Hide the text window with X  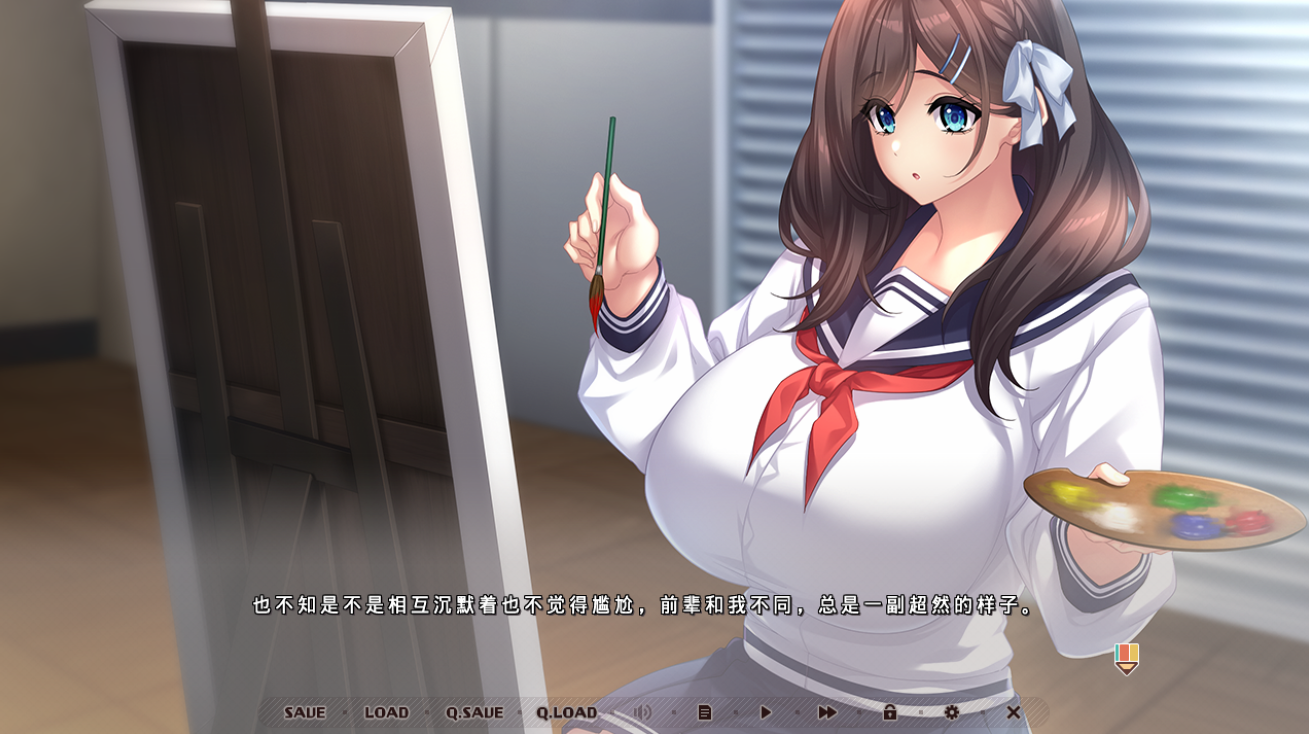(x=1013, y=713)
